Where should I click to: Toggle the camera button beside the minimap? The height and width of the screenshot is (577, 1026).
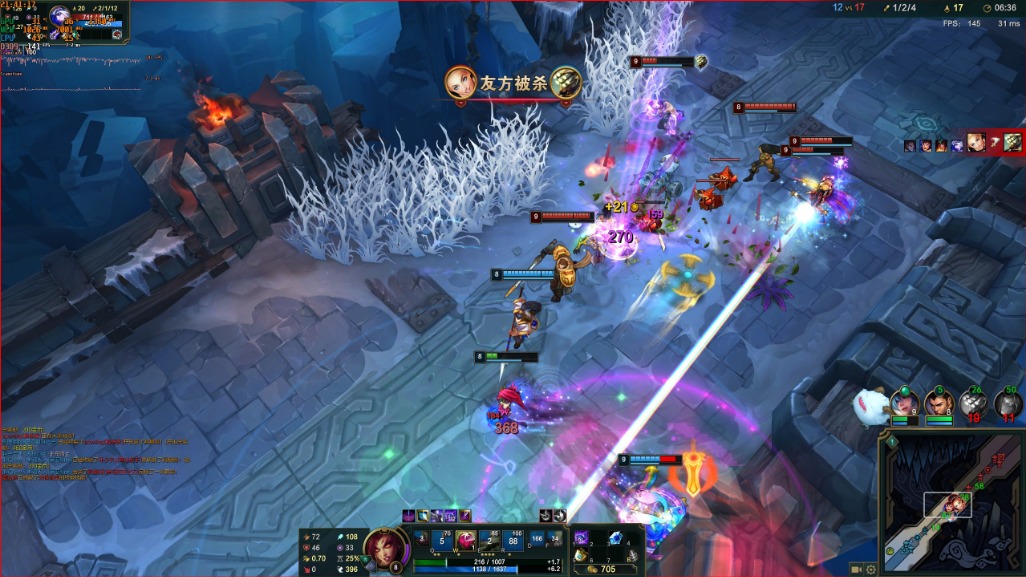pos(857,568)
